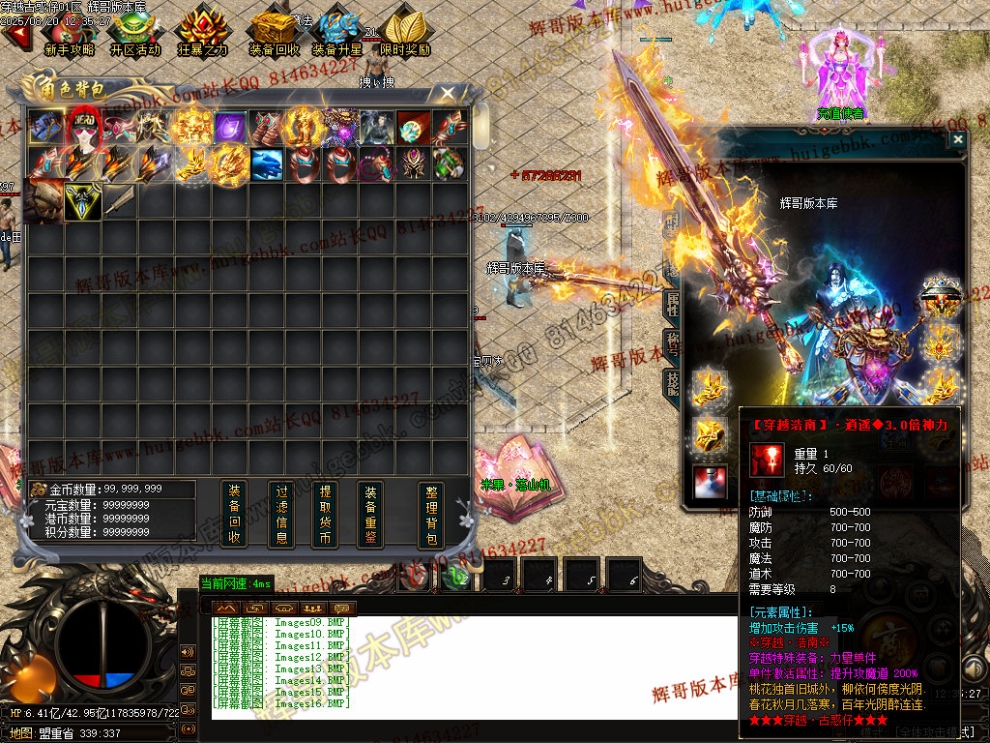This screenshot has height=743, width=990.
Task: Open the 开区活动 server event icon
Action: pos(136,32)
